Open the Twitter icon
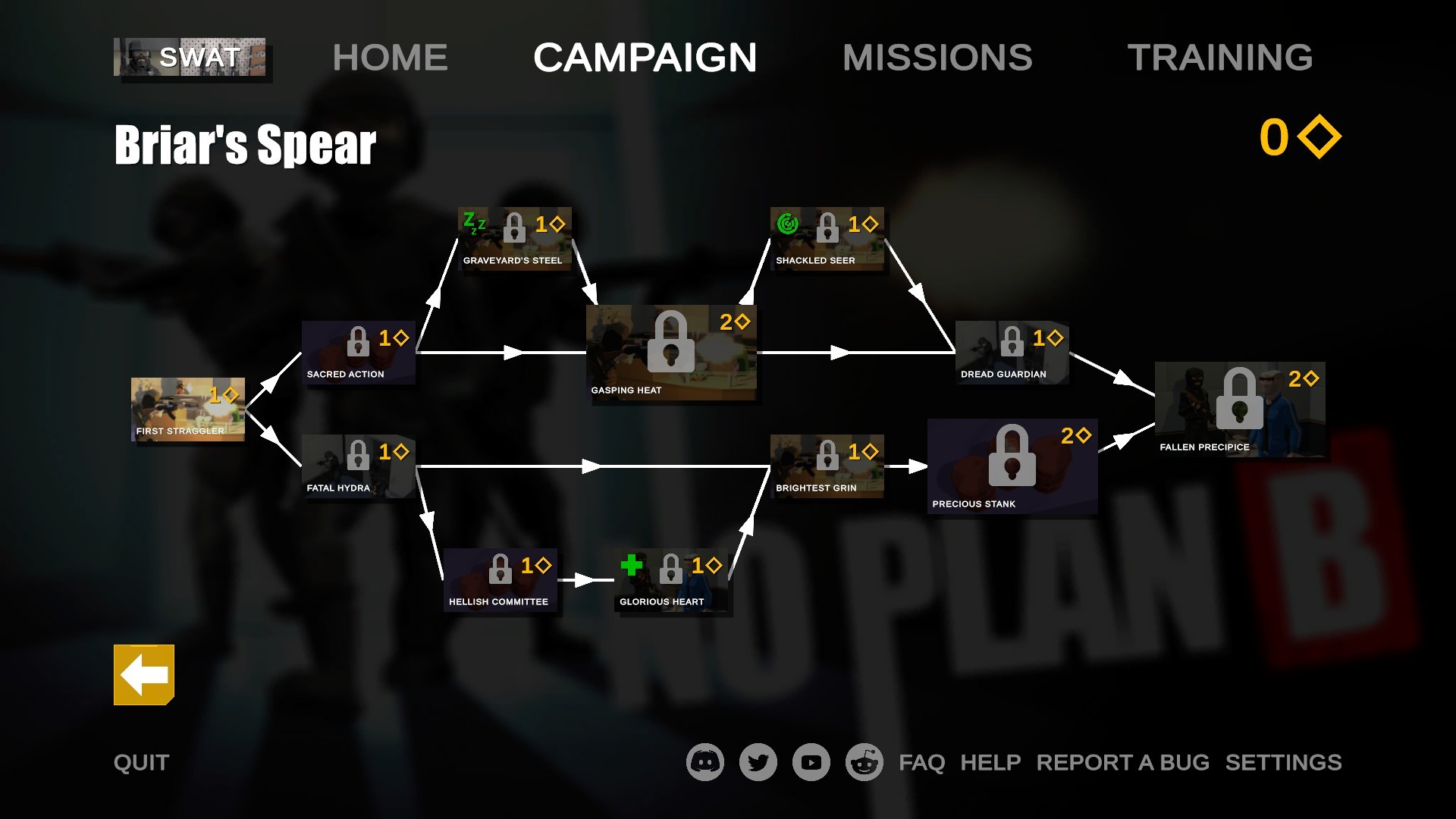The width and height of the screenshot is (1456, 819). tap(758, 762)
